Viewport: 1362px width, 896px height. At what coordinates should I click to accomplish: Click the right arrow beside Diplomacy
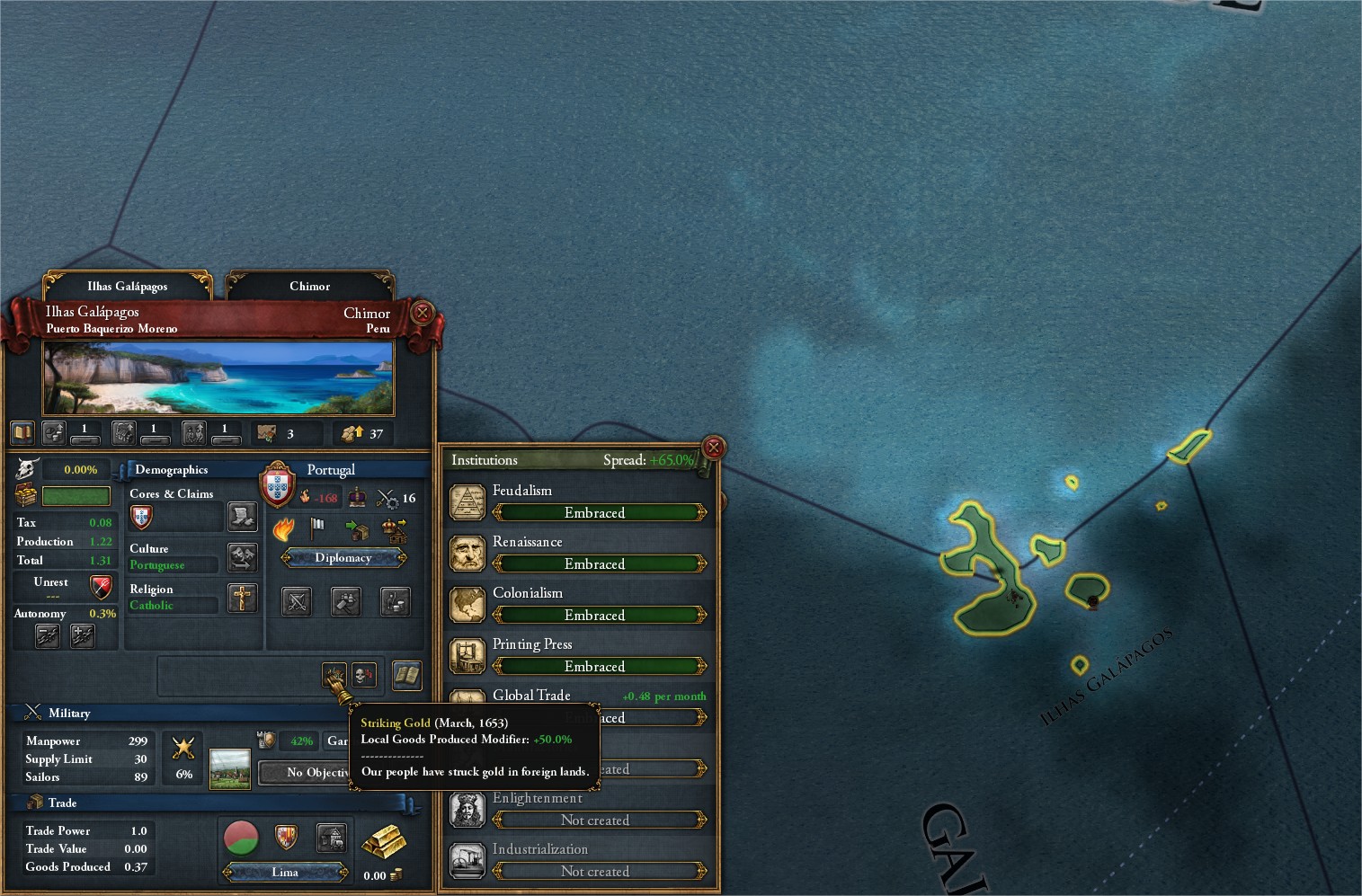click(x=402, y=558)
